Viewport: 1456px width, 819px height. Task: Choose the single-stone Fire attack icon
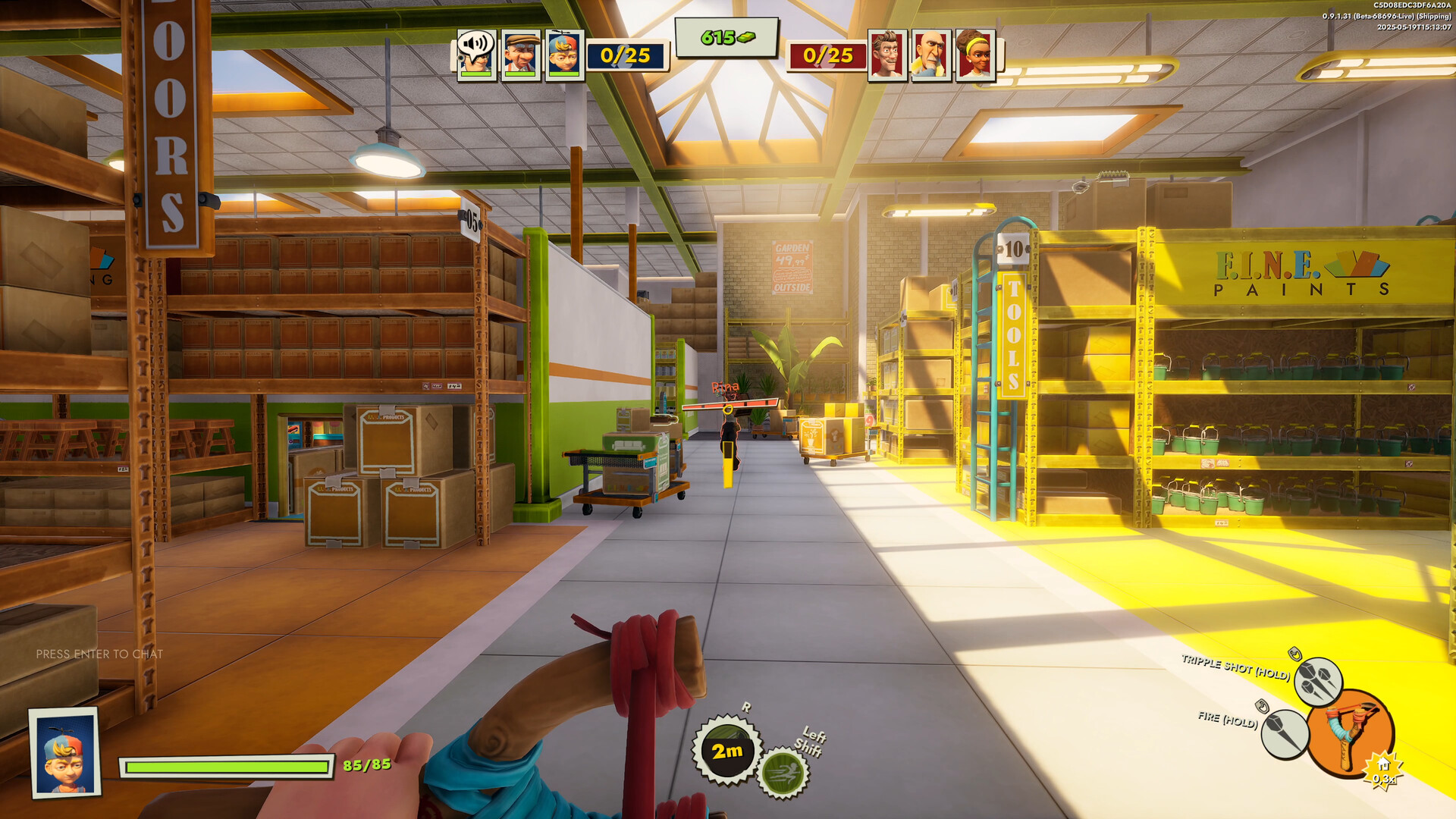pyautogui.click(x=1285, y=733)
